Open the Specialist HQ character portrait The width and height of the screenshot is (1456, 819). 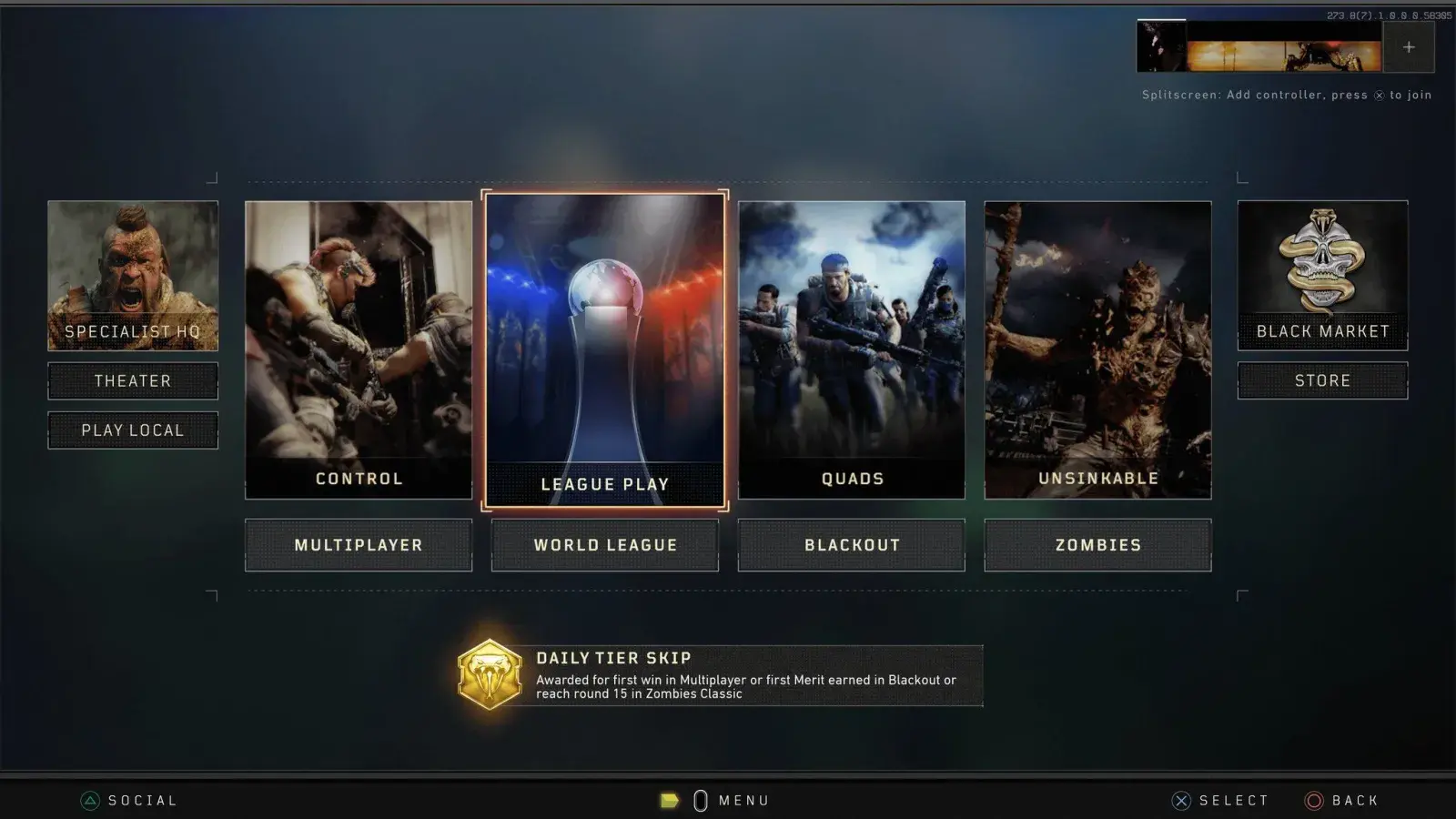pos(133,273)
